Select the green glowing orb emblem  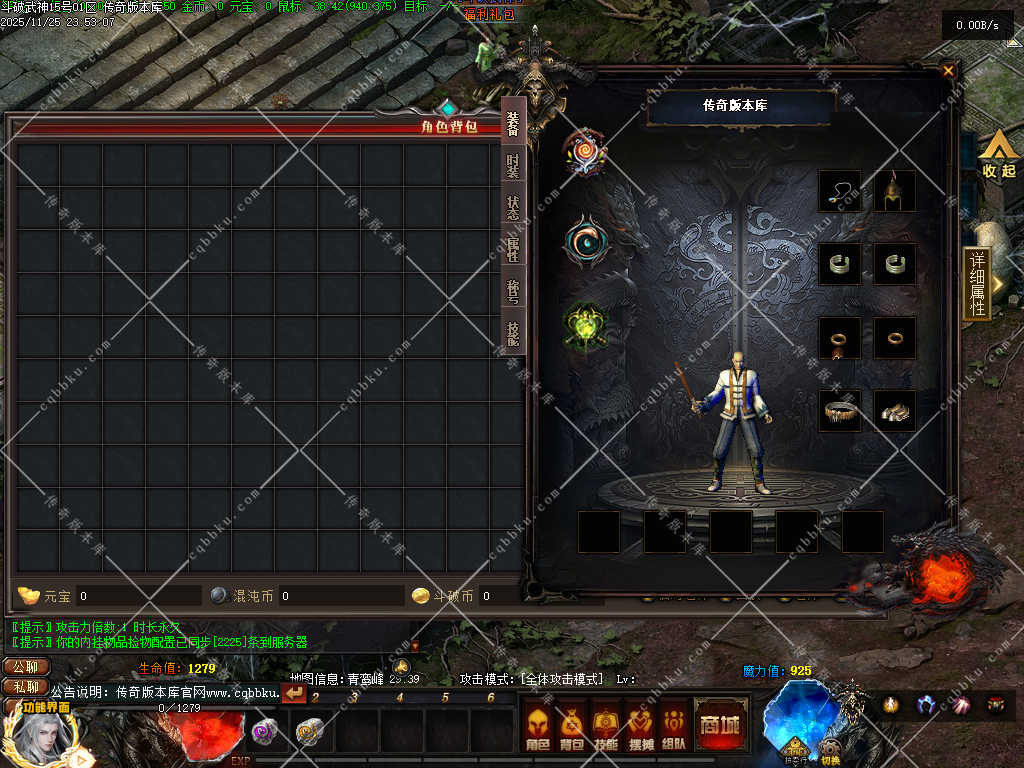pyautogui.click(x=585, y=325)
